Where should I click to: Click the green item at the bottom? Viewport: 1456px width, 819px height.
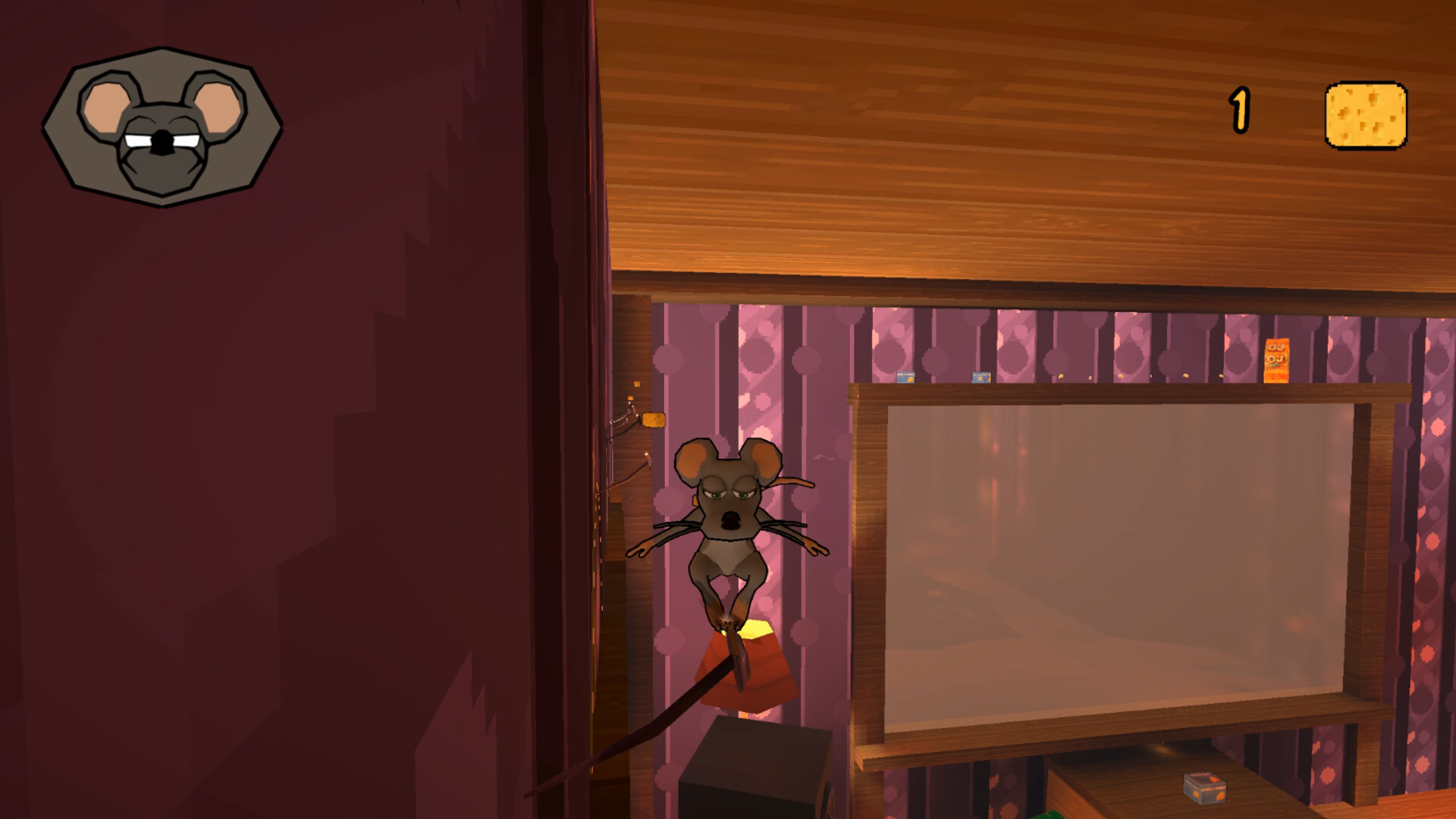[x=1050, y=814]
